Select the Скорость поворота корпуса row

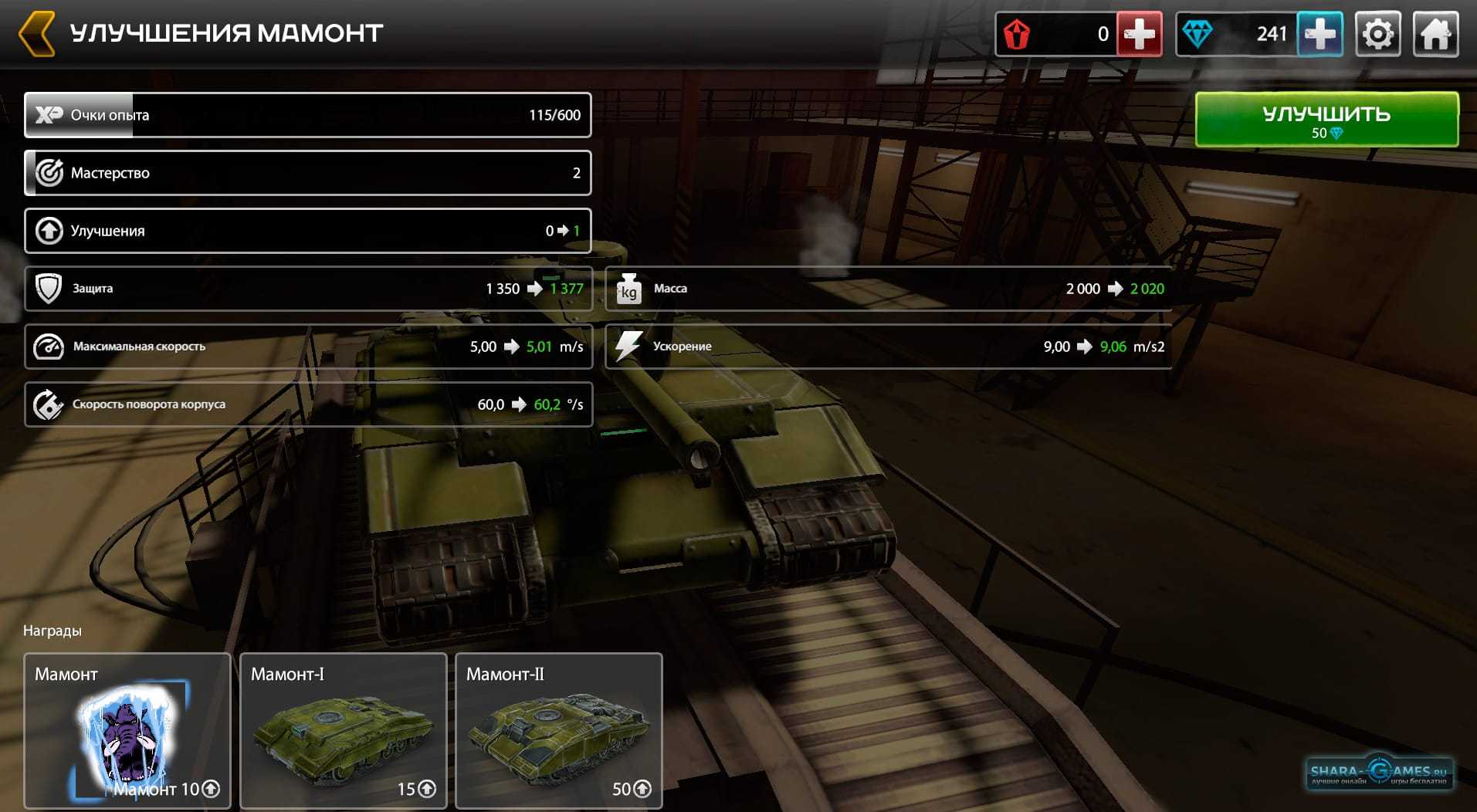pyautogui.click(x=307, y=404)
